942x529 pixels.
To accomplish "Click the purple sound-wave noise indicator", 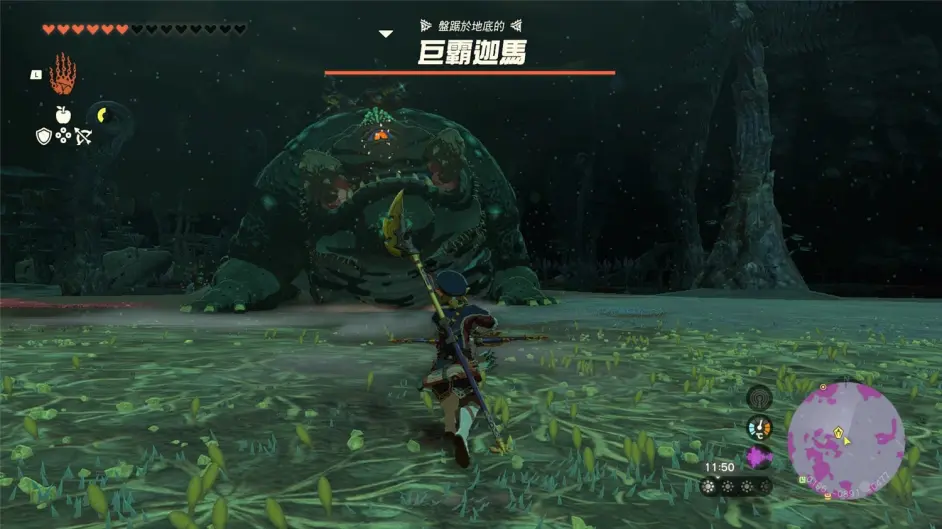I will (x=759, y=457).
